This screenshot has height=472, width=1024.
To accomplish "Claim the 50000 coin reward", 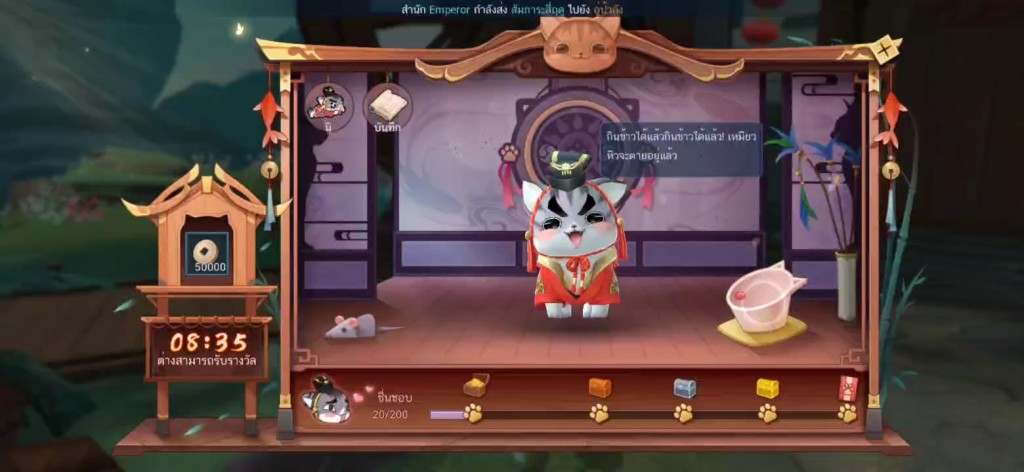I will (x=209, y=252).
